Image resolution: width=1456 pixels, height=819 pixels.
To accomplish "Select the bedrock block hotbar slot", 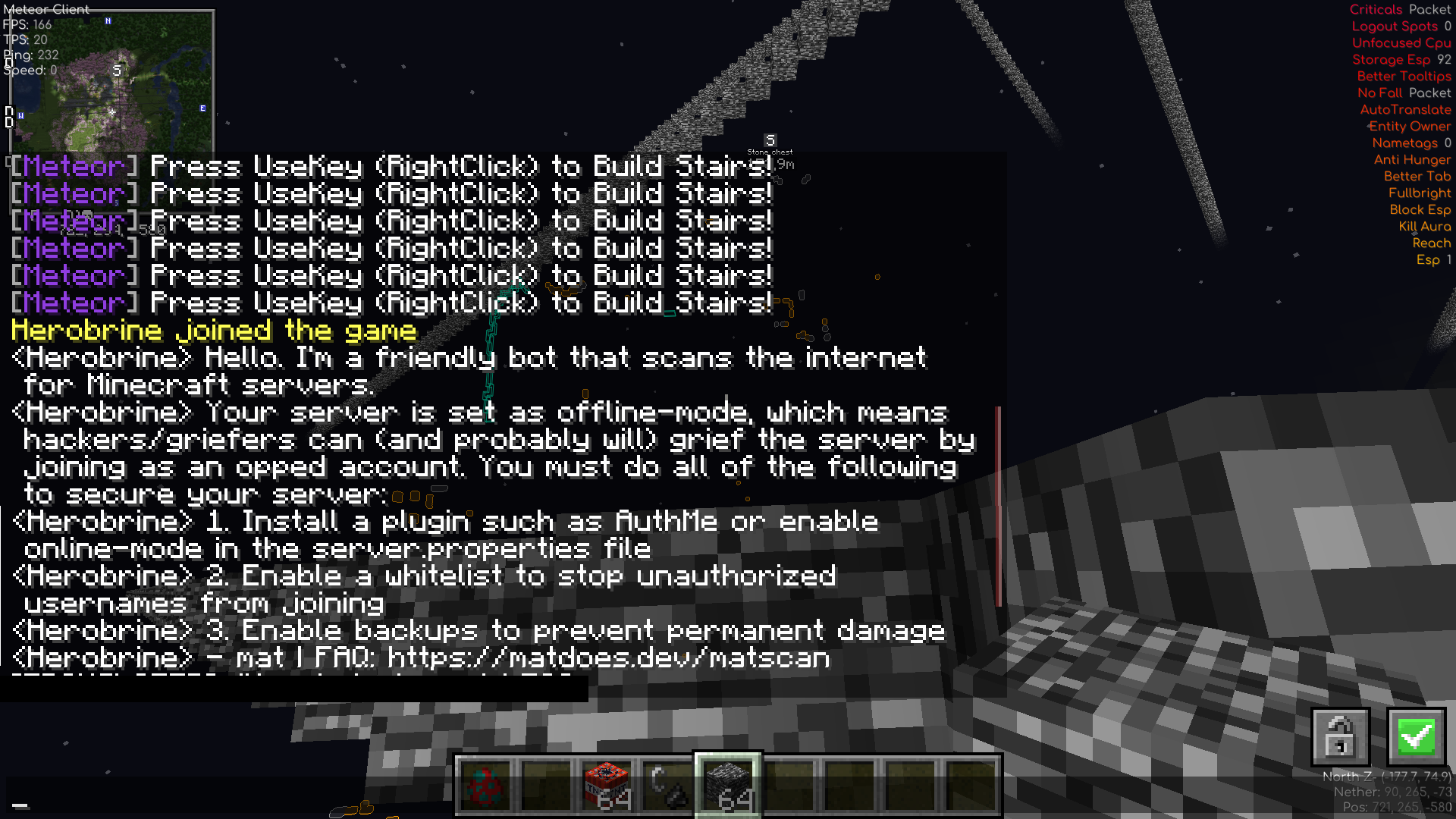I will [728, 785].
